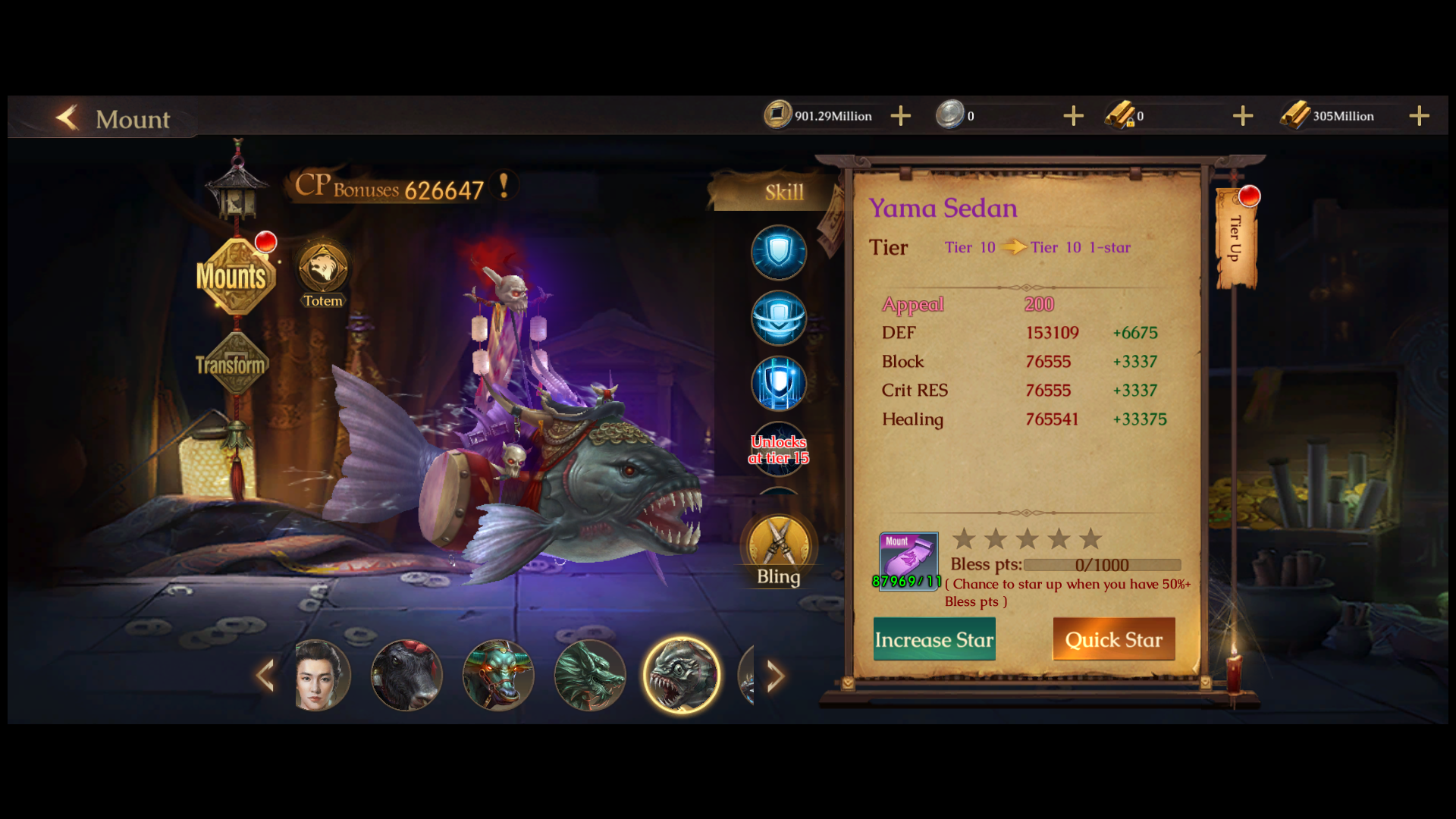This screenshot has height=819, width=1456.
Task: Click the locked skill unlocking at tier 15
Action: (779, 450)
